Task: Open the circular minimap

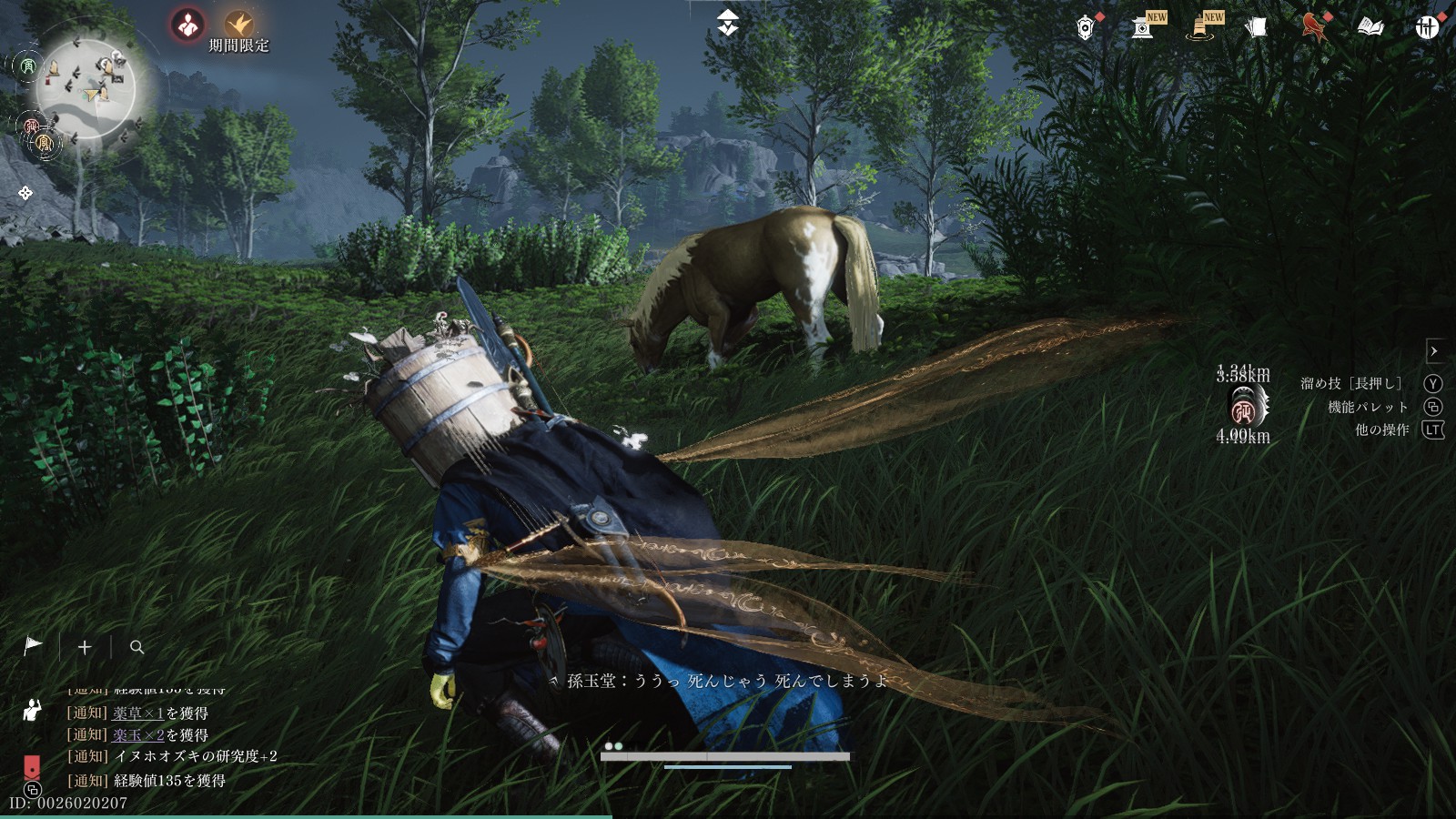Action: click(86, 88)
